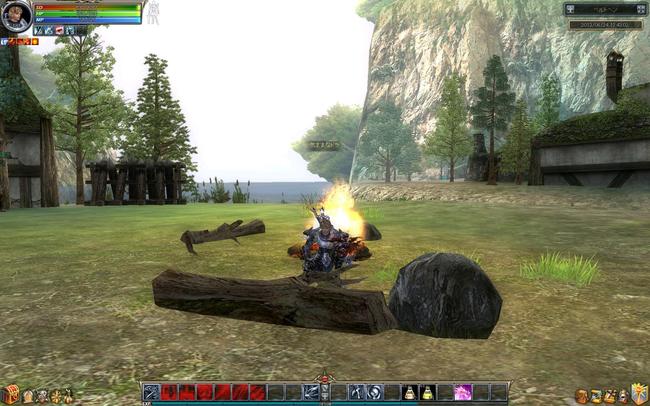This screenshot has height=406, width=650.
Task: Click the player character portrait
Action: pos(16,17)
